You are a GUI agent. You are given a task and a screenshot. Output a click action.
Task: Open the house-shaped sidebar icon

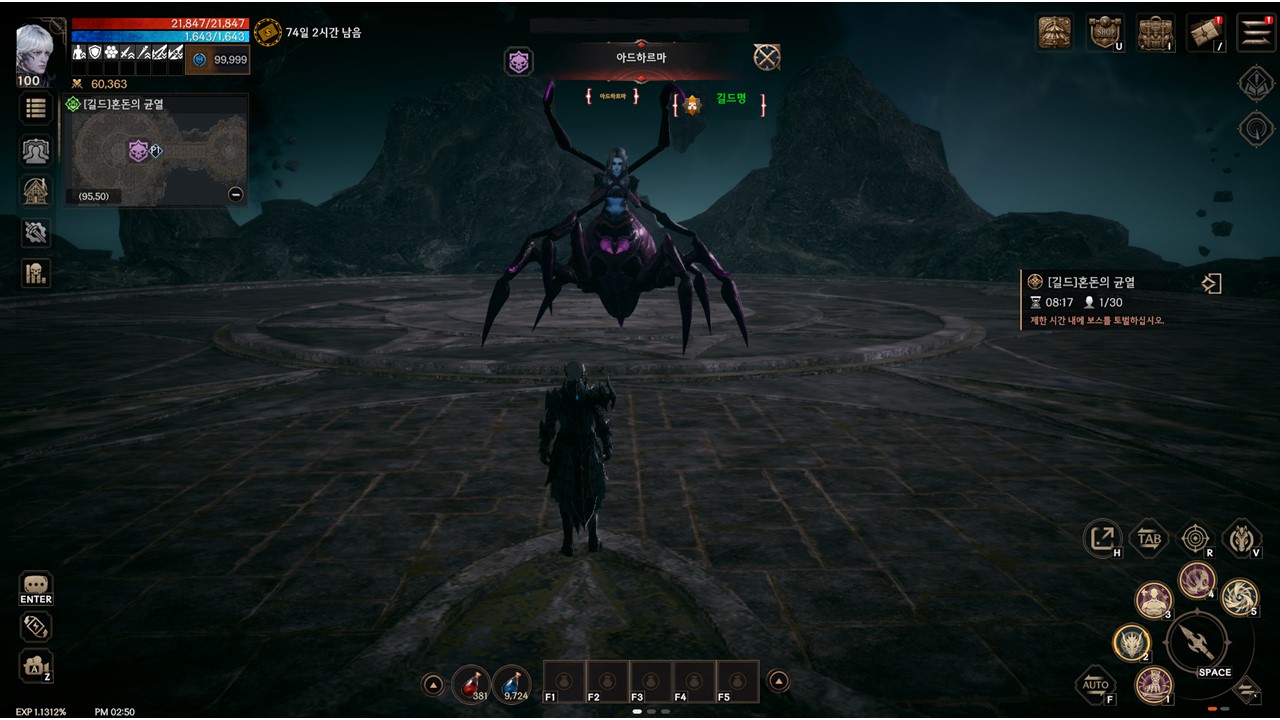[x=36, y=191]
